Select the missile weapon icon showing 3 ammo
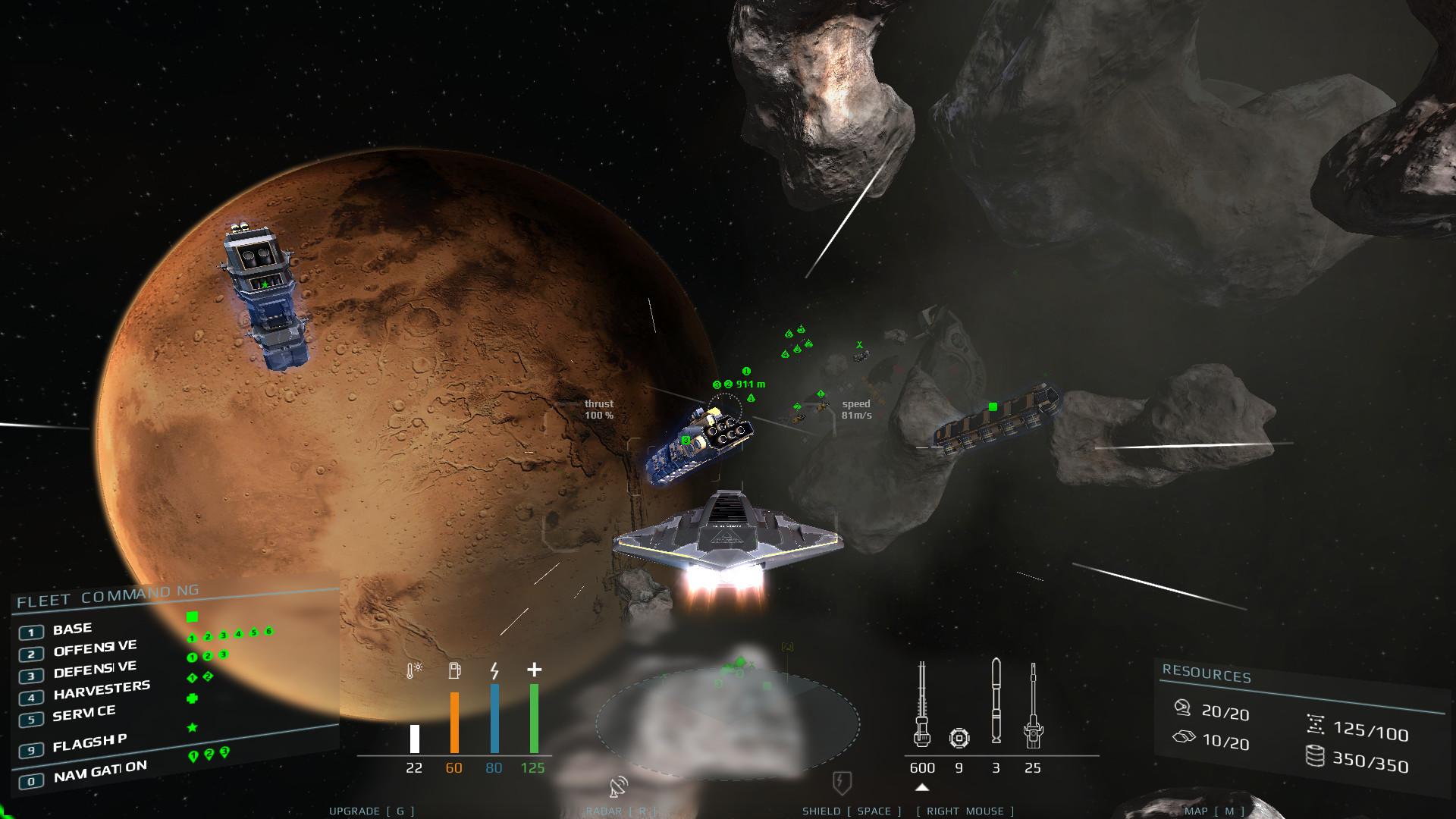The width and height of the screenshot is (1456, 819). point(996,701)
